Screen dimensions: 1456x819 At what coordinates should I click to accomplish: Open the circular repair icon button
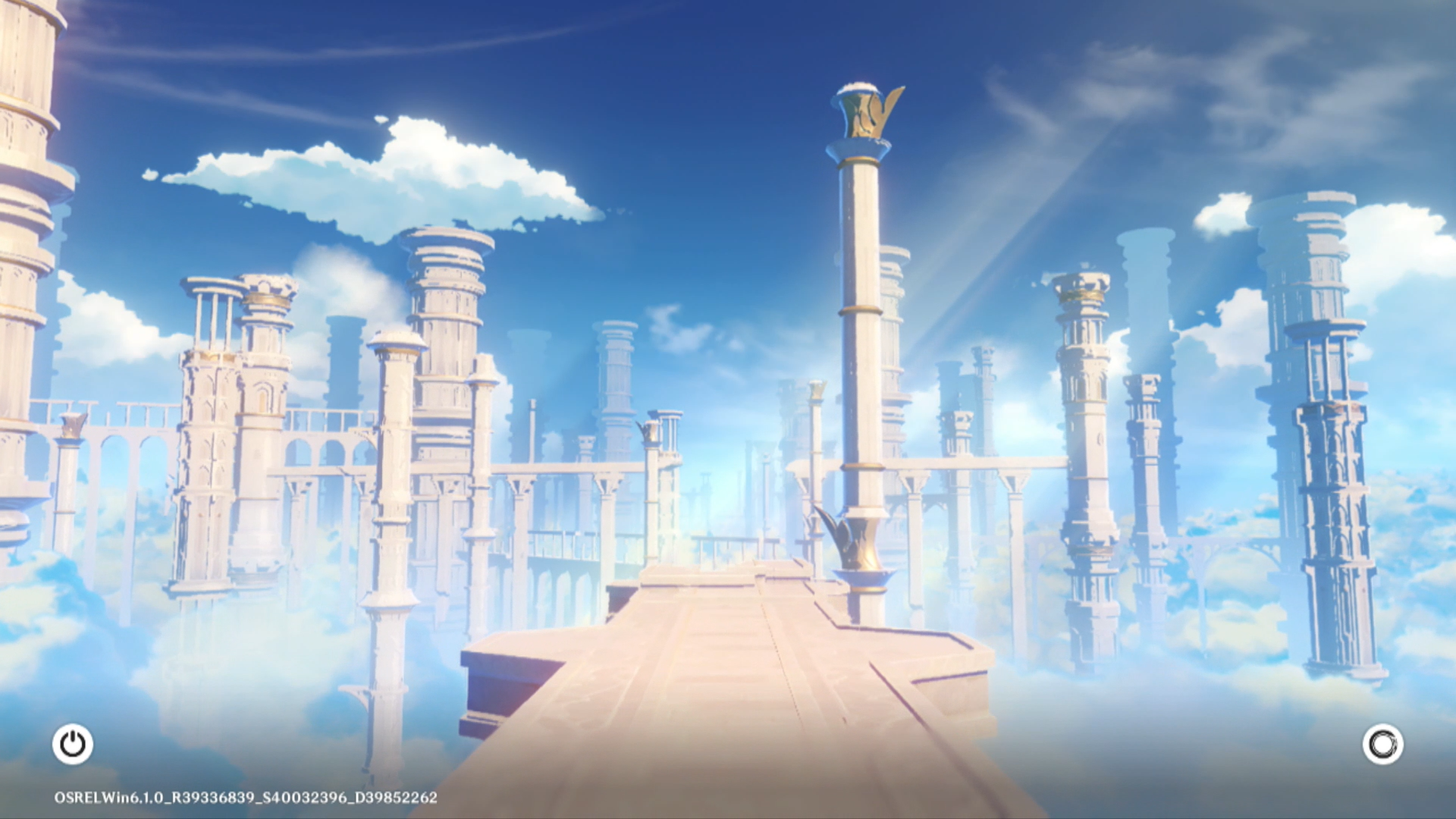1382,744
